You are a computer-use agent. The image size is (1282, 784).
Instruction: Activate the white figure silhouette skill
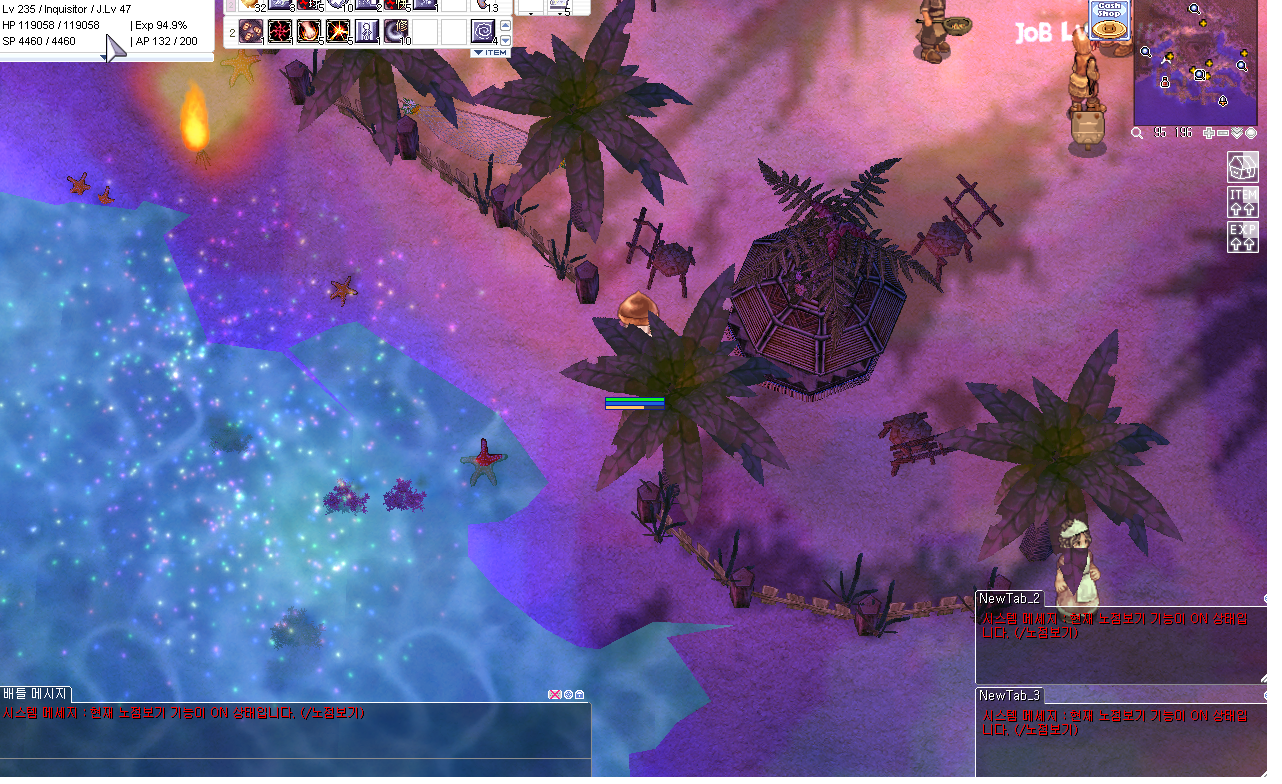(367, 32)
